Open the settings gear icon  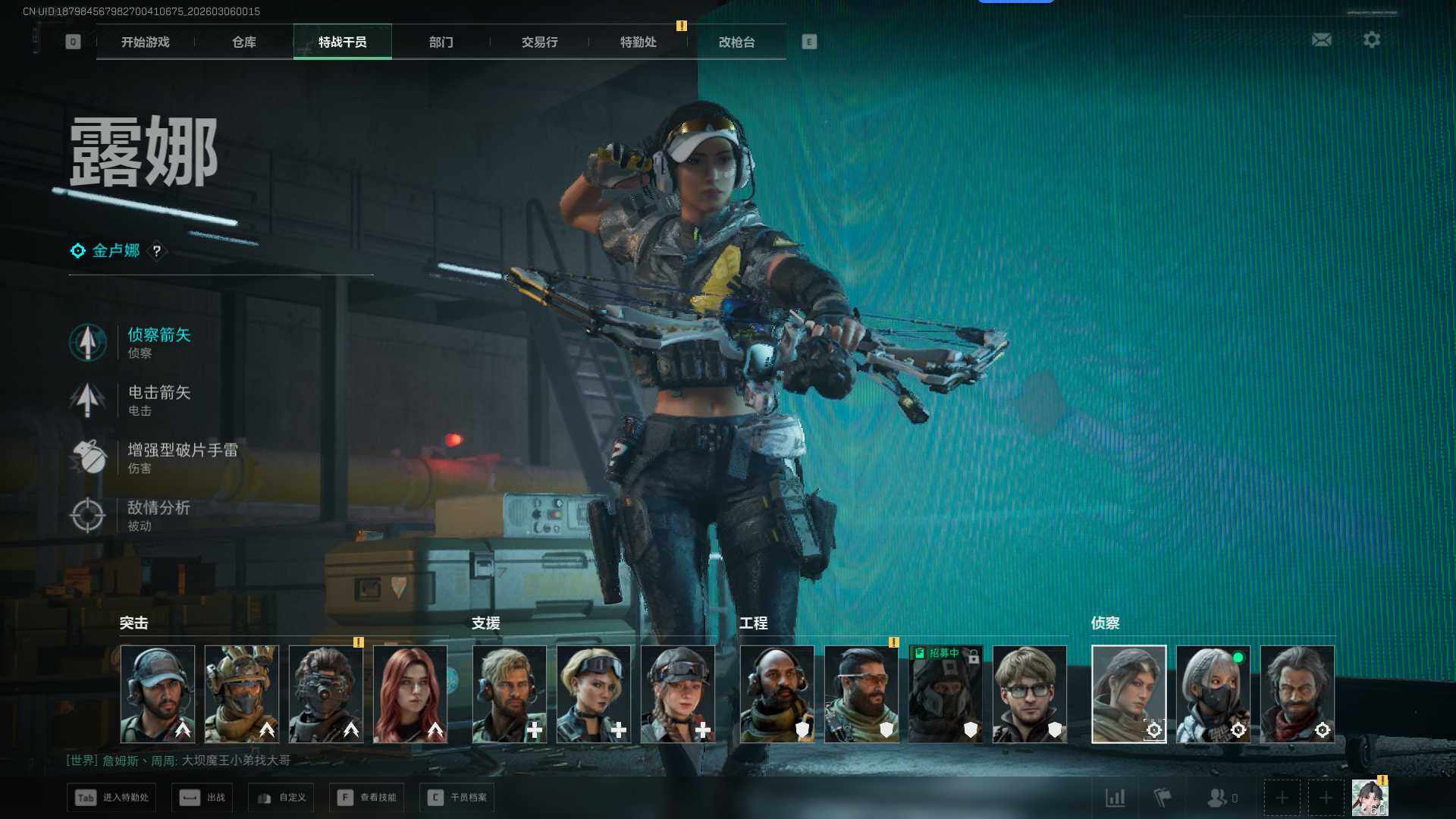1372,39
